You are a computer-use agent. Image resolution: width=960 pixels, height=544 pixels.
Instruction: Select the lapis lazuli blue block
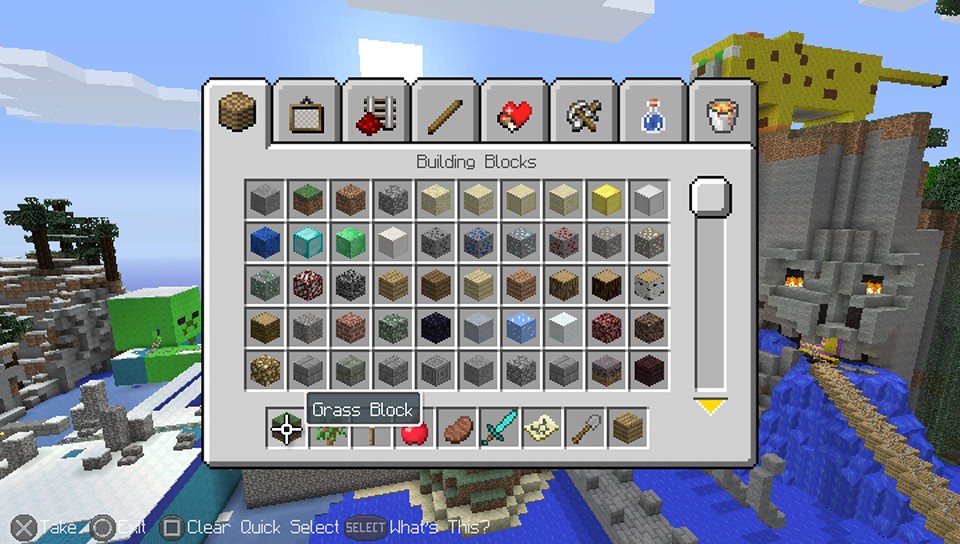[264, 242]
